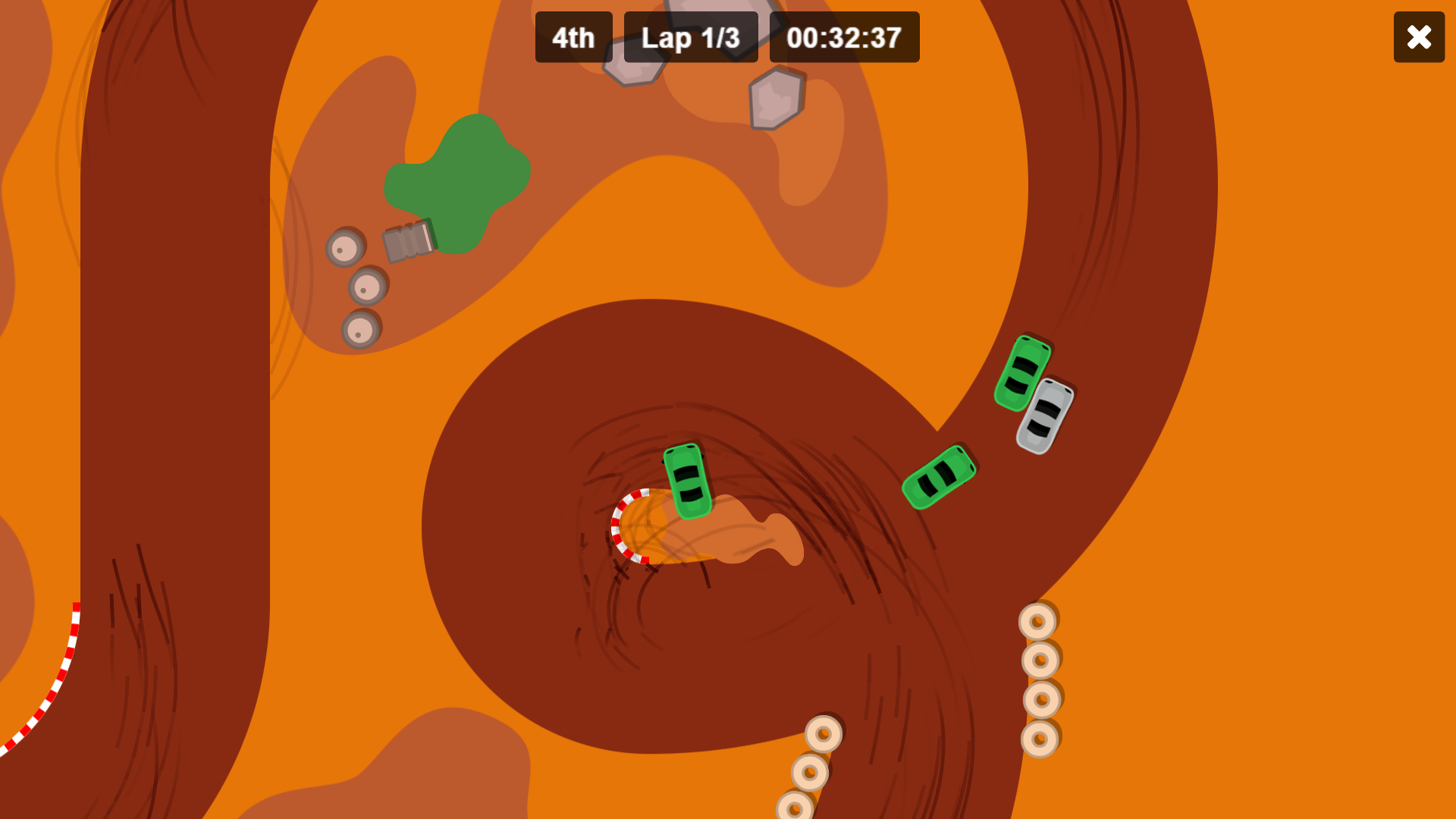Select the 4th position indicator
This screenshot has height=819, width=1456.
573,37
